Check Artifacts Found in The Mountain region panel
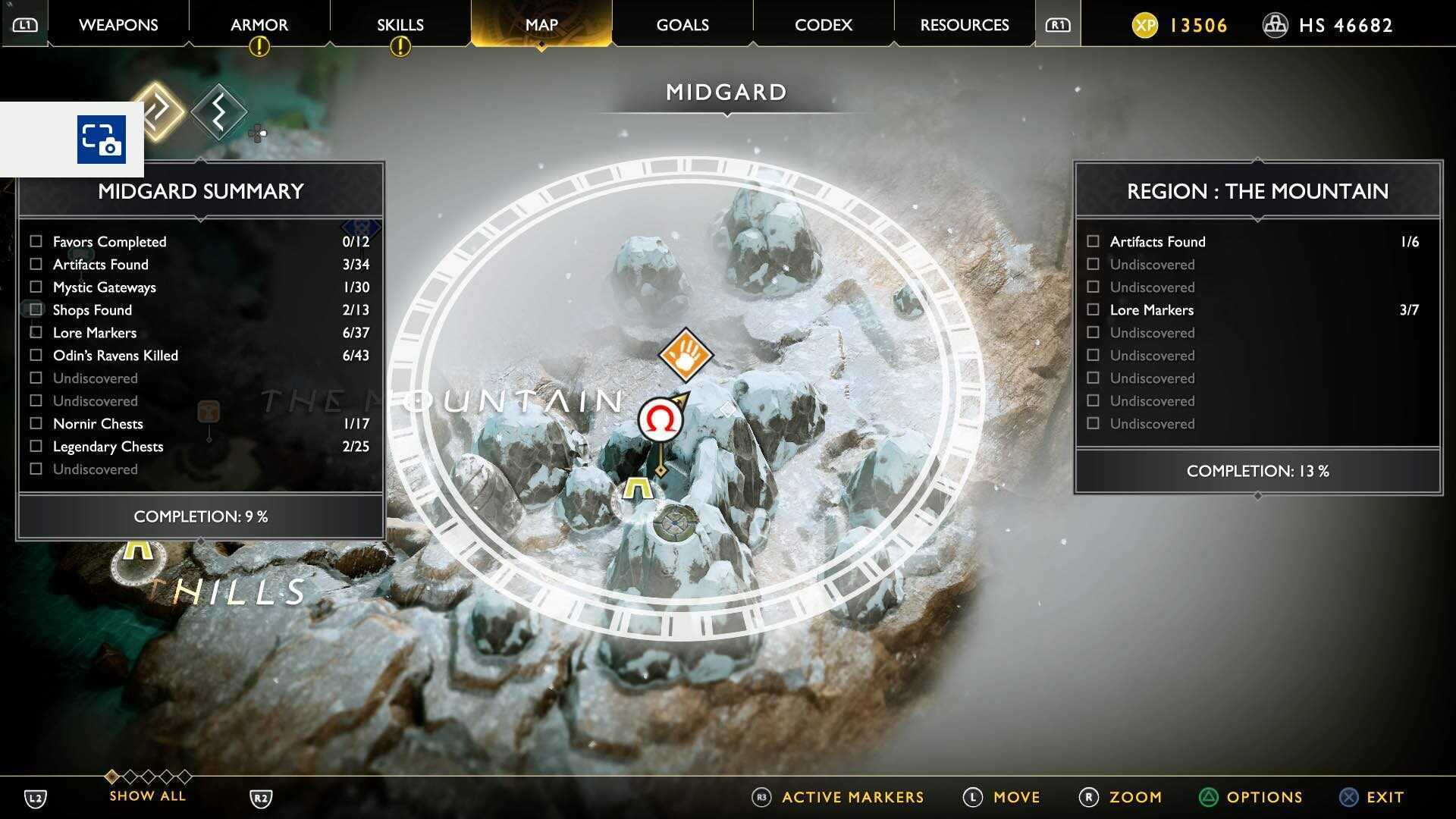Image resolution: width=1456 pixels, height=819 pixels. tap(1093, 241)
